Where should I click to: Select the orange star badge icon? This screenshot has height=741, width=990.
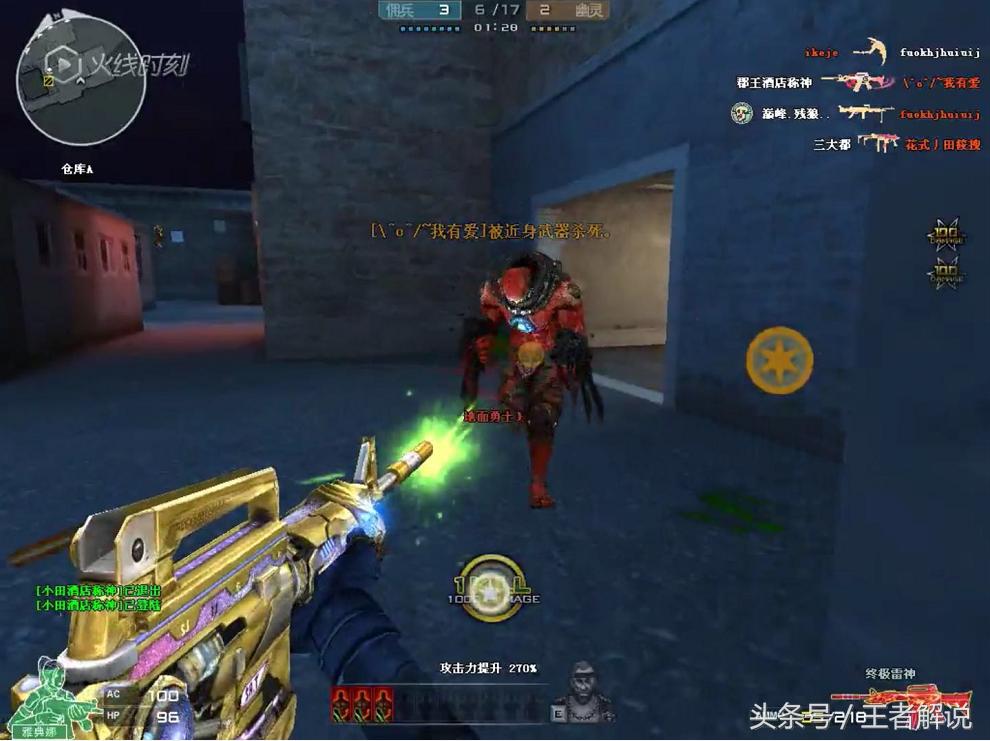779,360
